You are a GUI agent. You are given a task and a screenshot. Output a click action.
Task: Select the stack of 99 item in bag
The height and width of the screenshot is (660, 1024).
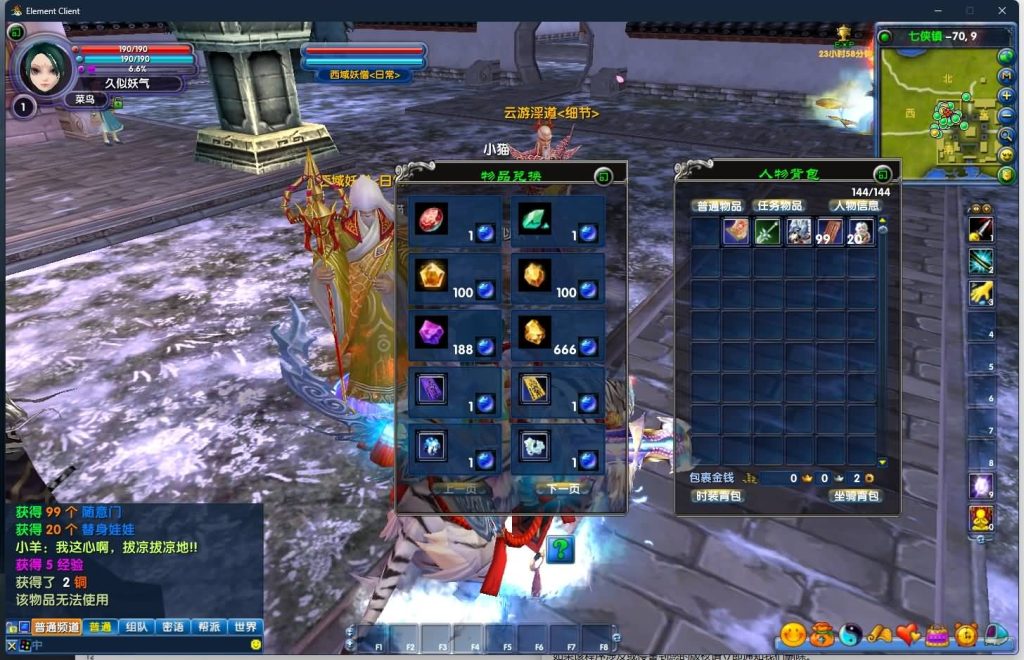click(828, 232)
